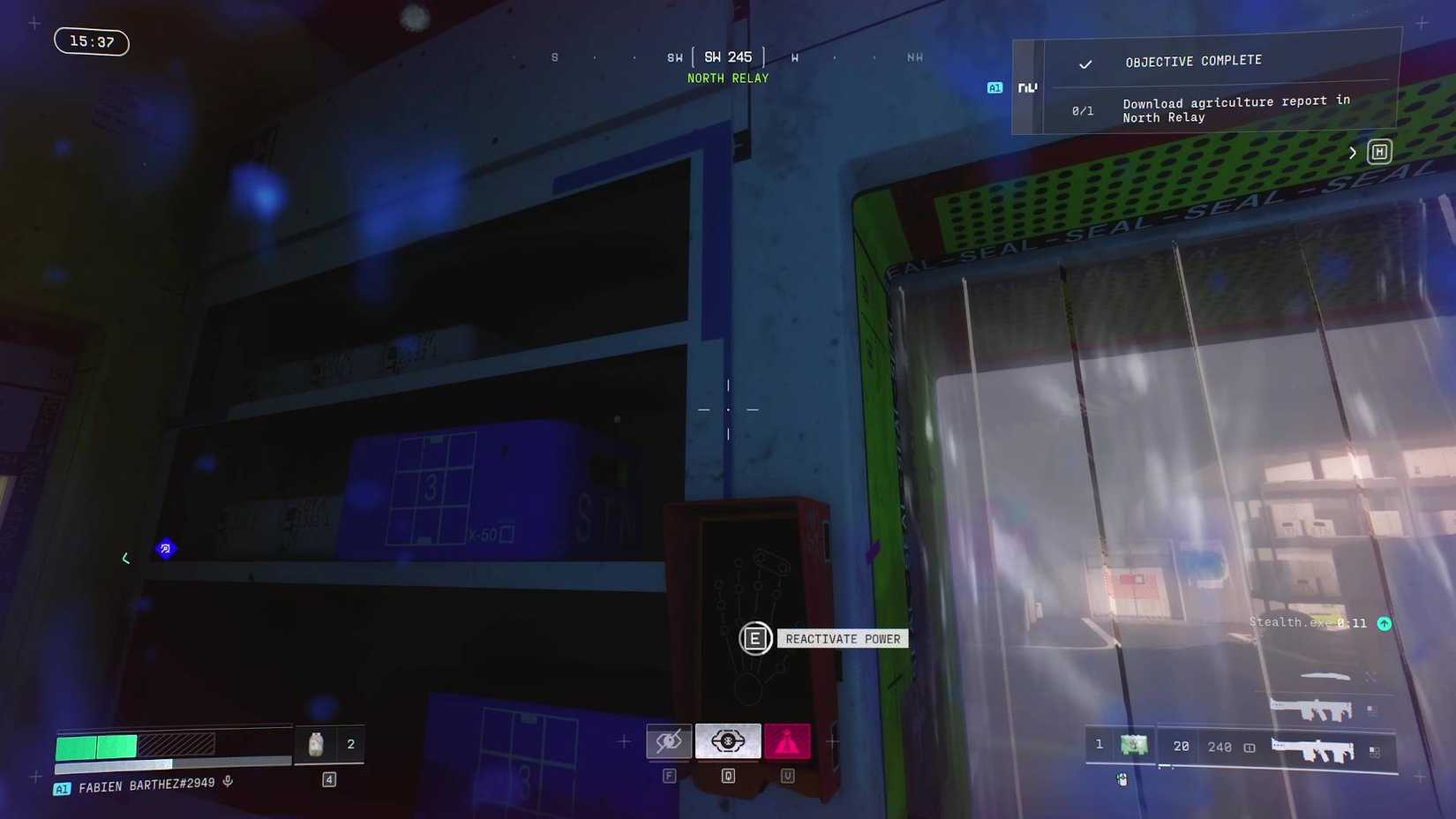The height and width of the screenshot is (819, 1456).
Task: Select the crossed-eye stealth hack icon
Action: [x=669, y=741]
